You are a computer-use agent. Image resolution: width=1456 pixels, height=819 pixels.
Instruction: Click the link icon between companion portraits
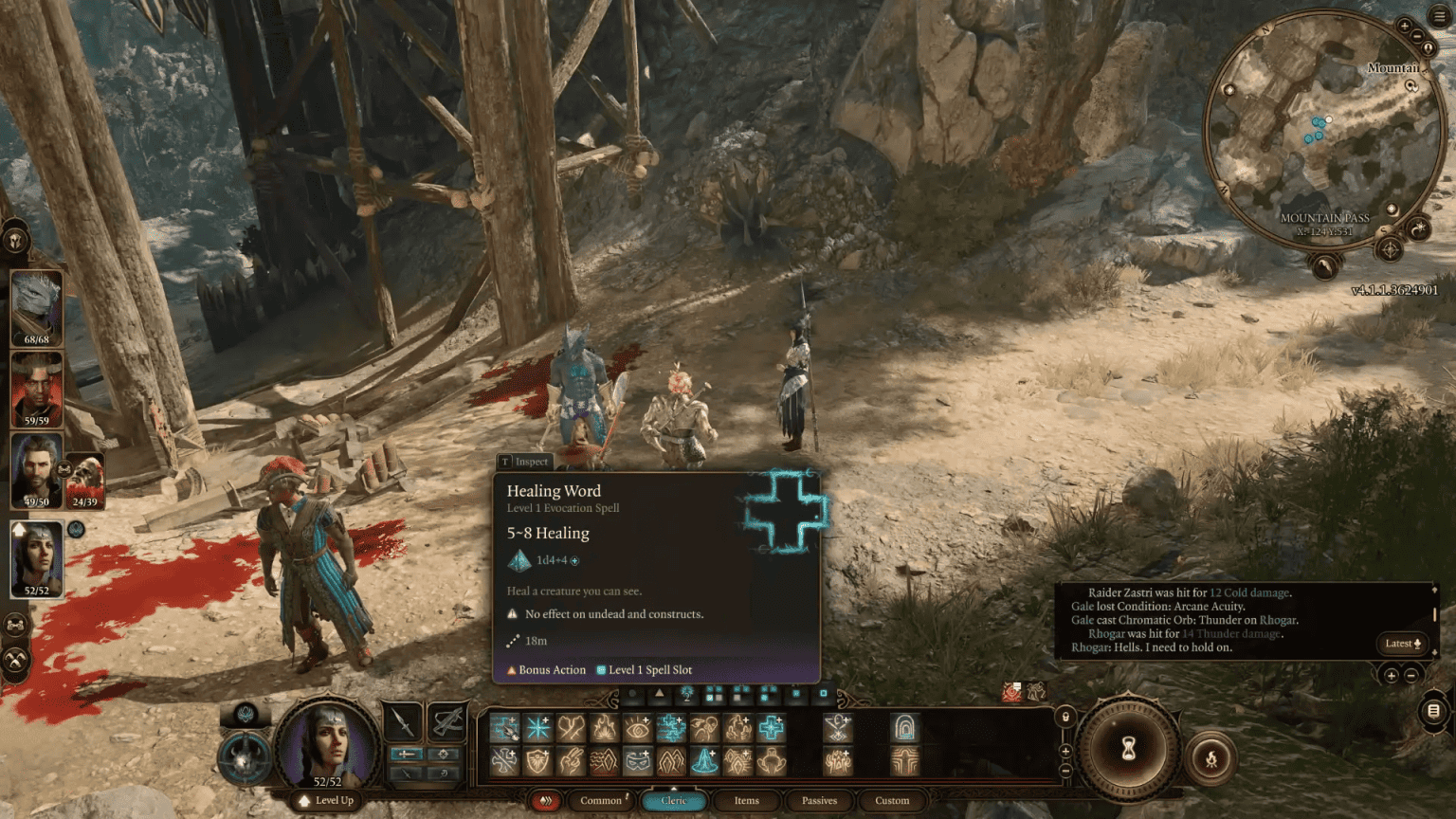(x=64, y=469)
